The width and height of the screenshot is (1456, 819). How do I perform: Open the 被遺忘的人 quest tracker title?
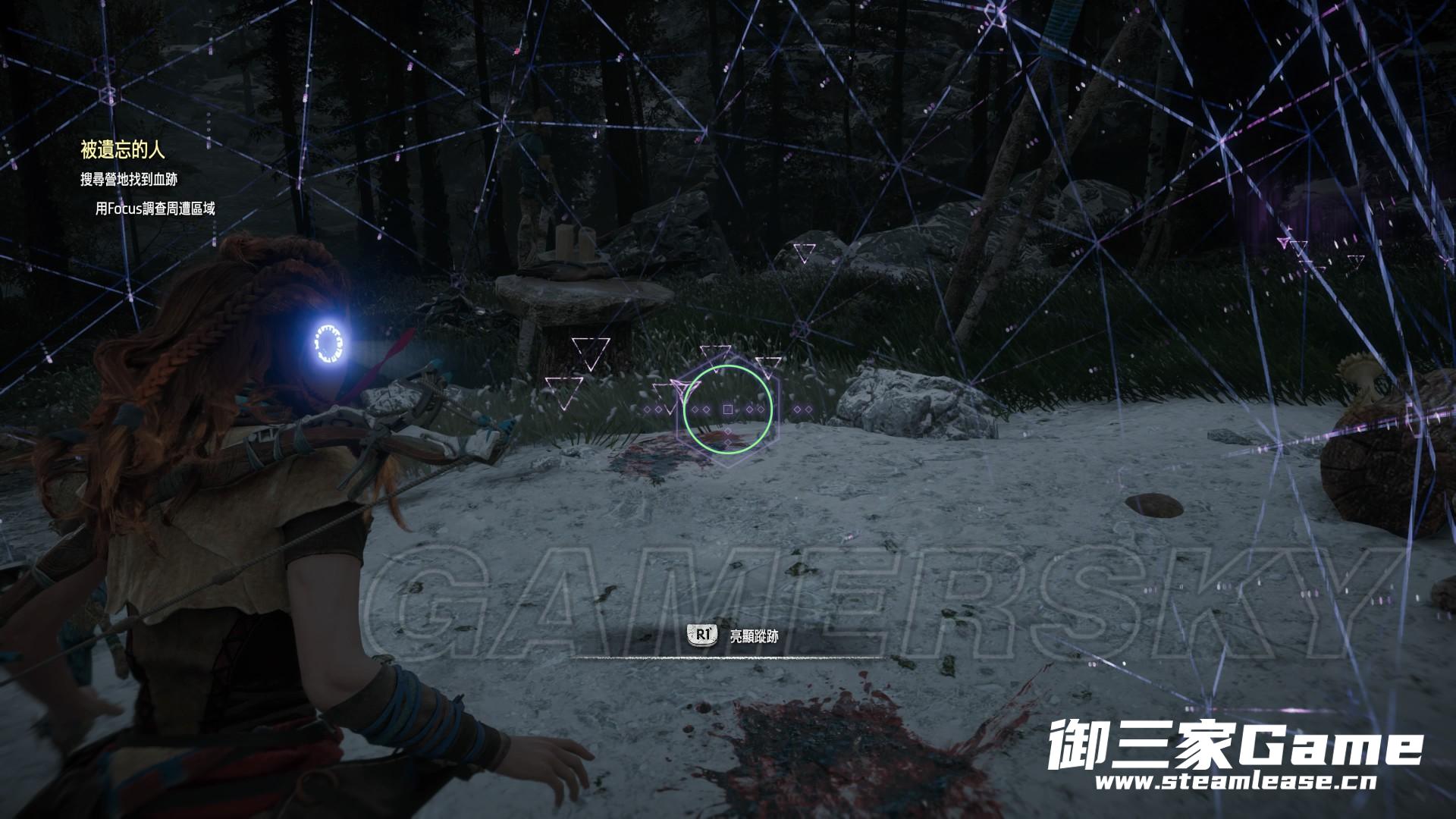click(x=122, y=150)
